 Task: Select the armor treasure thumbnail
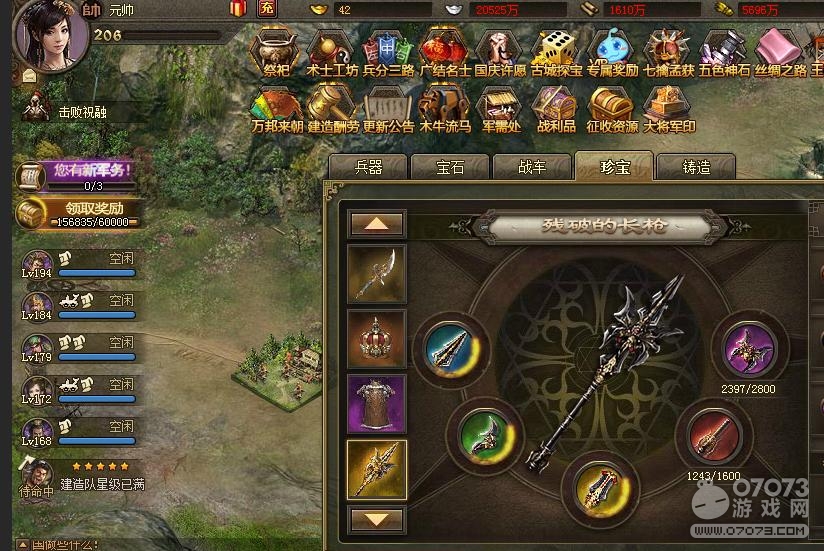(x=376, y=404)
